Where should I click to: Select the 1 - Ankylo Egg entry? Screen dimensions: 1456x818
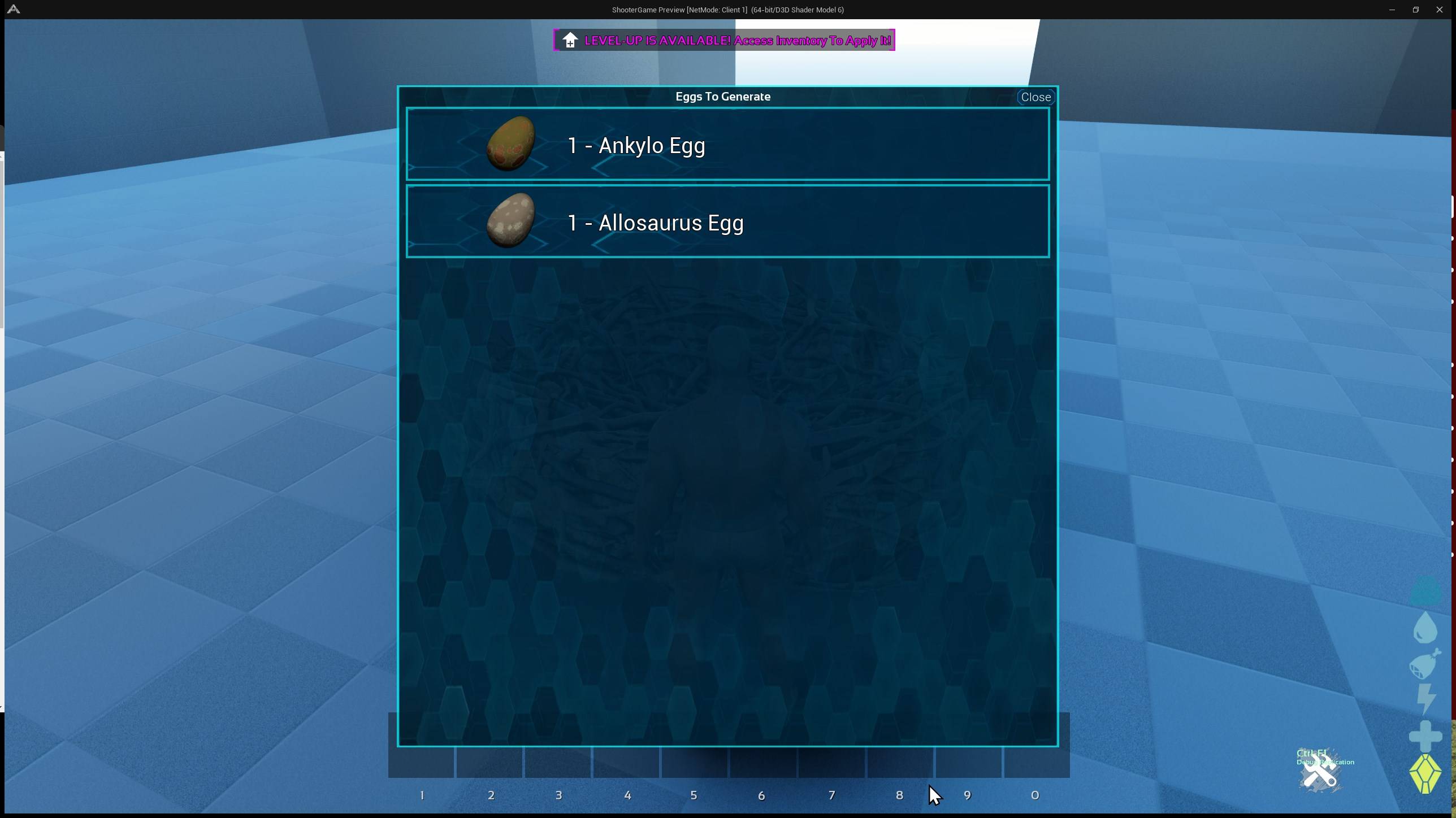point(727,144)
